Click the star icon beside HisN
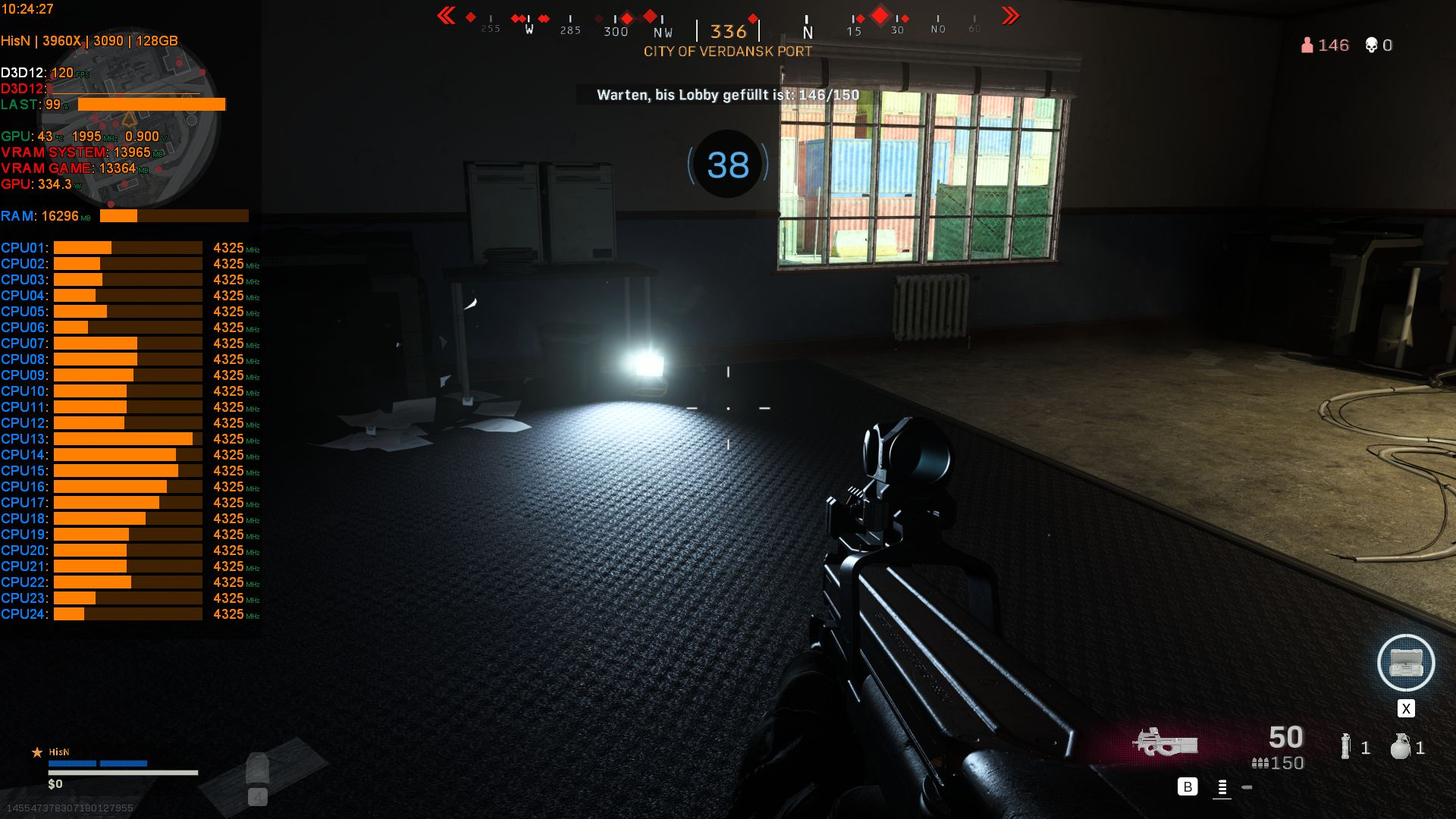Screen dimensions: 1456x819 (x=36, y=752)
